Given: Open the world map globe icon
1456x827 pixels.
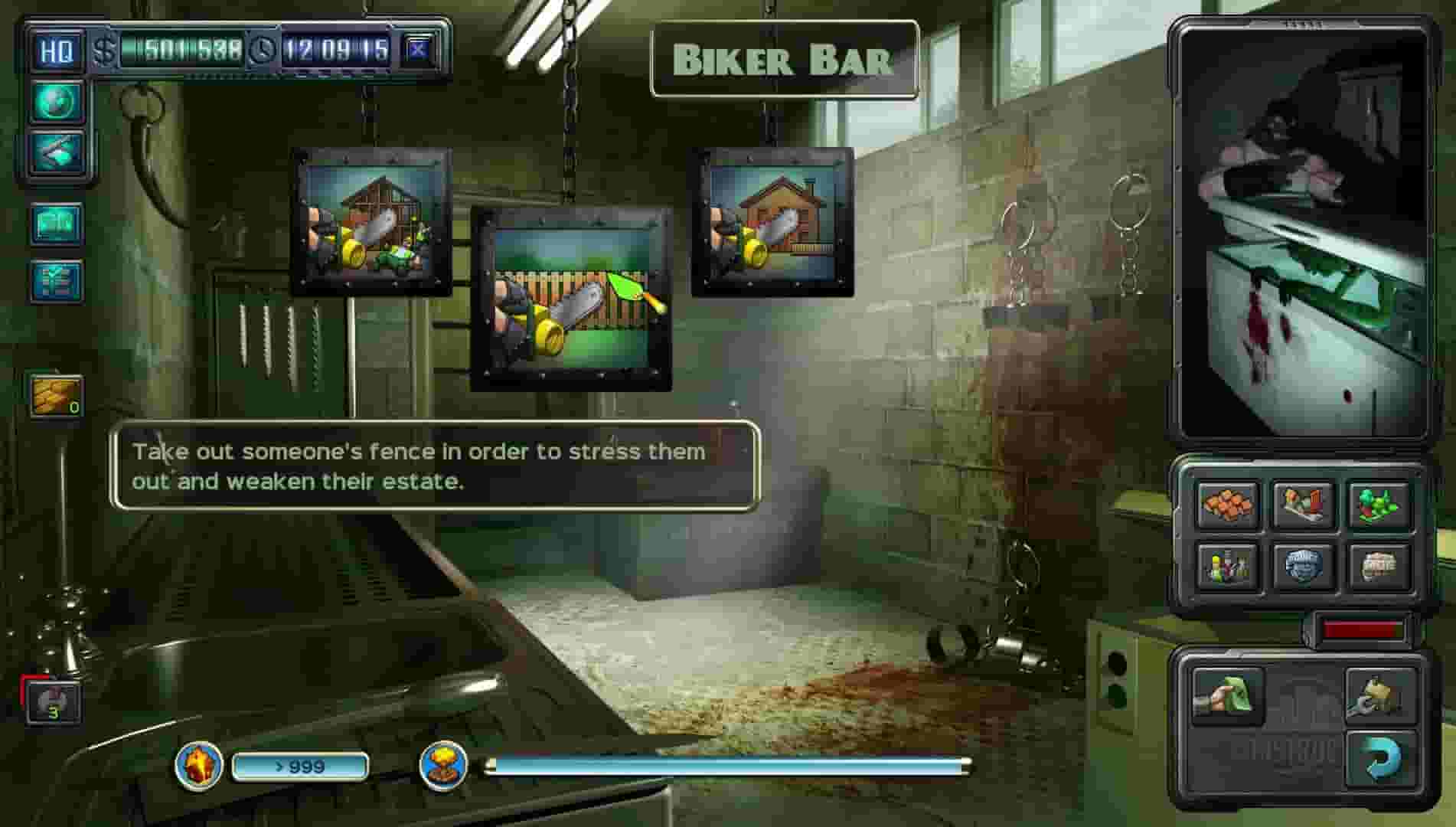Looking at the screenshot, I should 57,102.
